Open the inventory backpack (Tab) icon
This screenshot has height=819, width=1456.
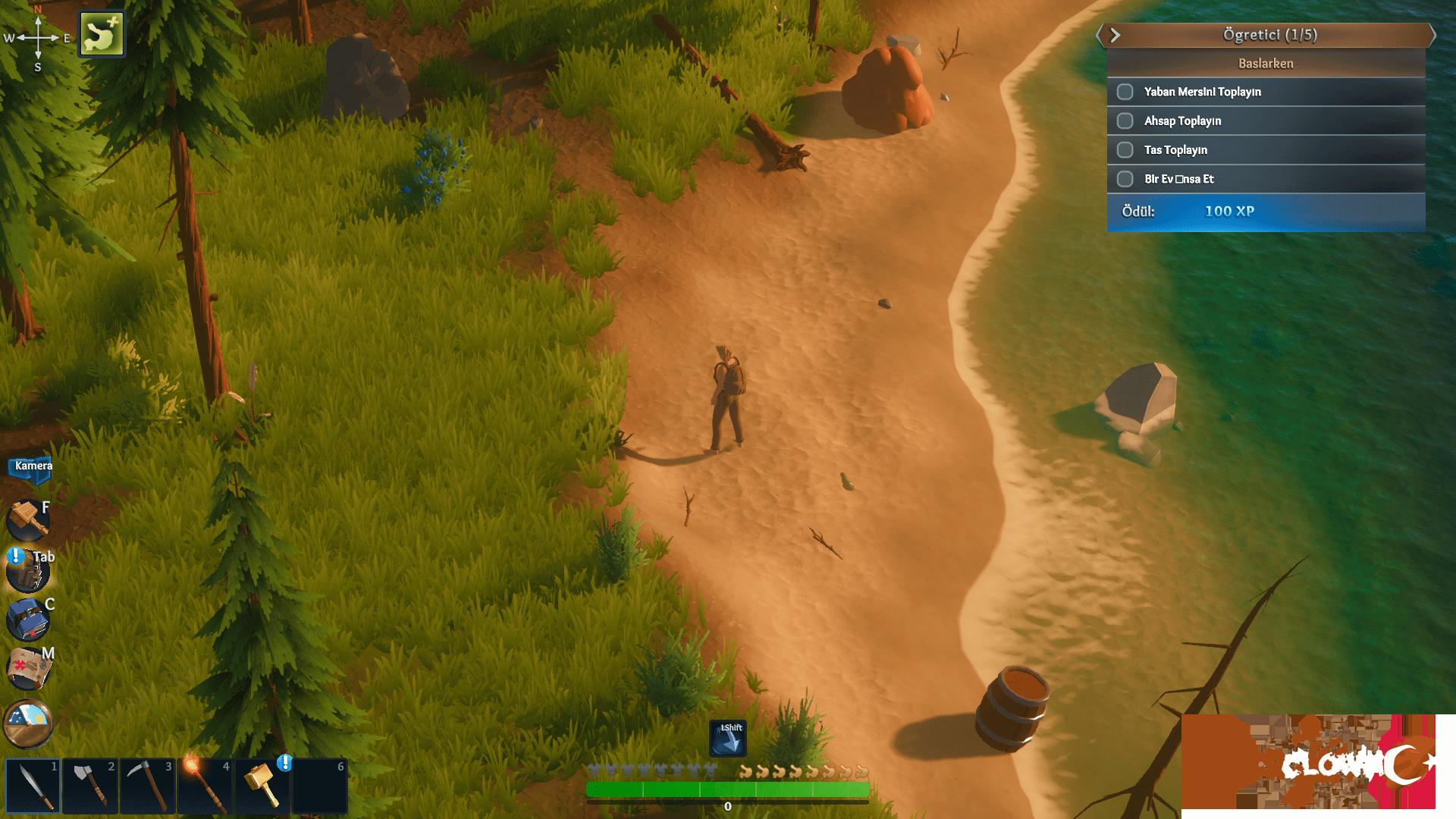tap(27, 570)
